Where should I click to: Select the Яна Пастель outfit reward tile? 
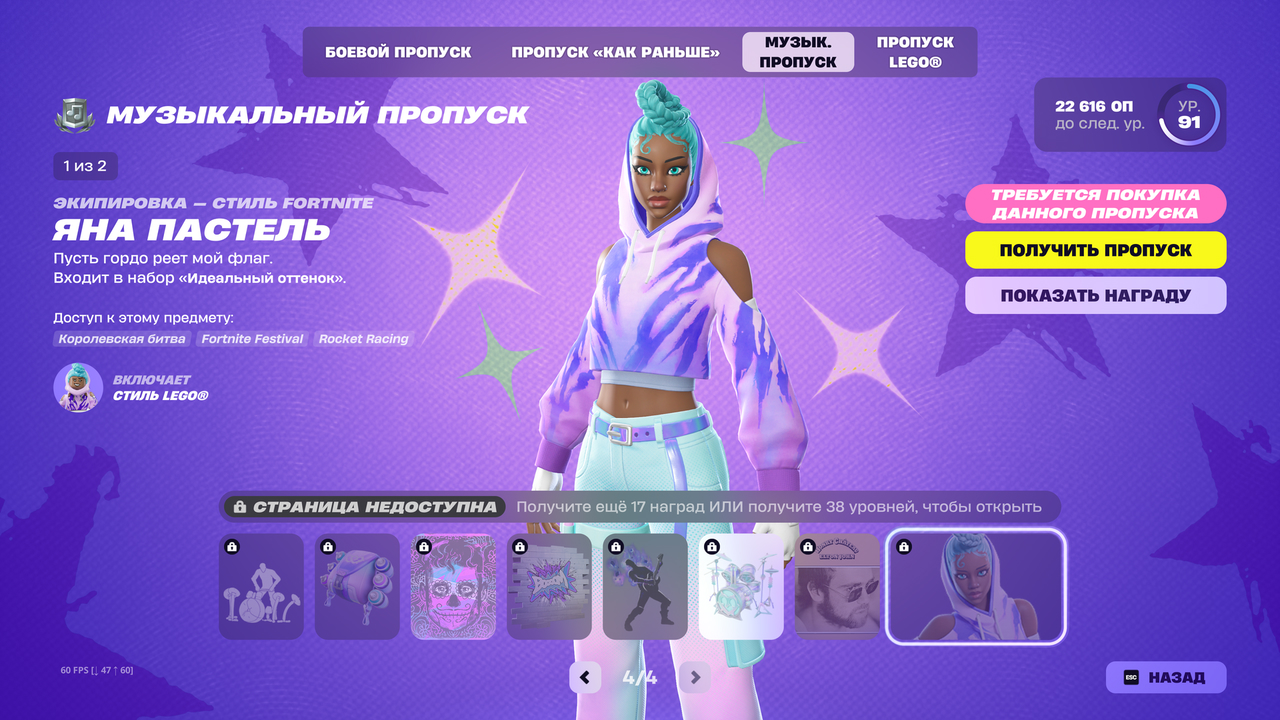(976, 587)
